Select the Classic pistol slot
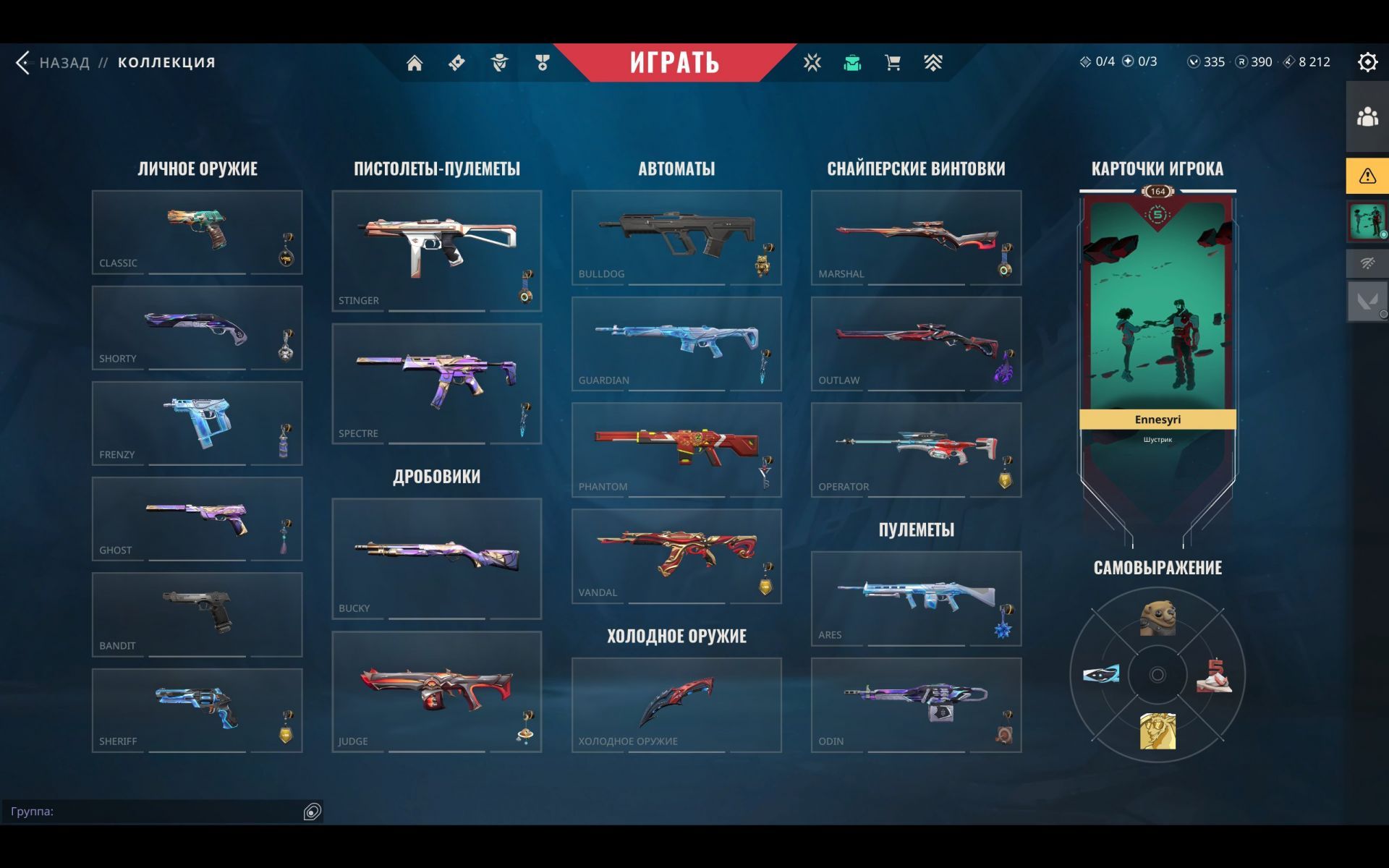This screenshot has width=1389, height=868. (197, 232)
